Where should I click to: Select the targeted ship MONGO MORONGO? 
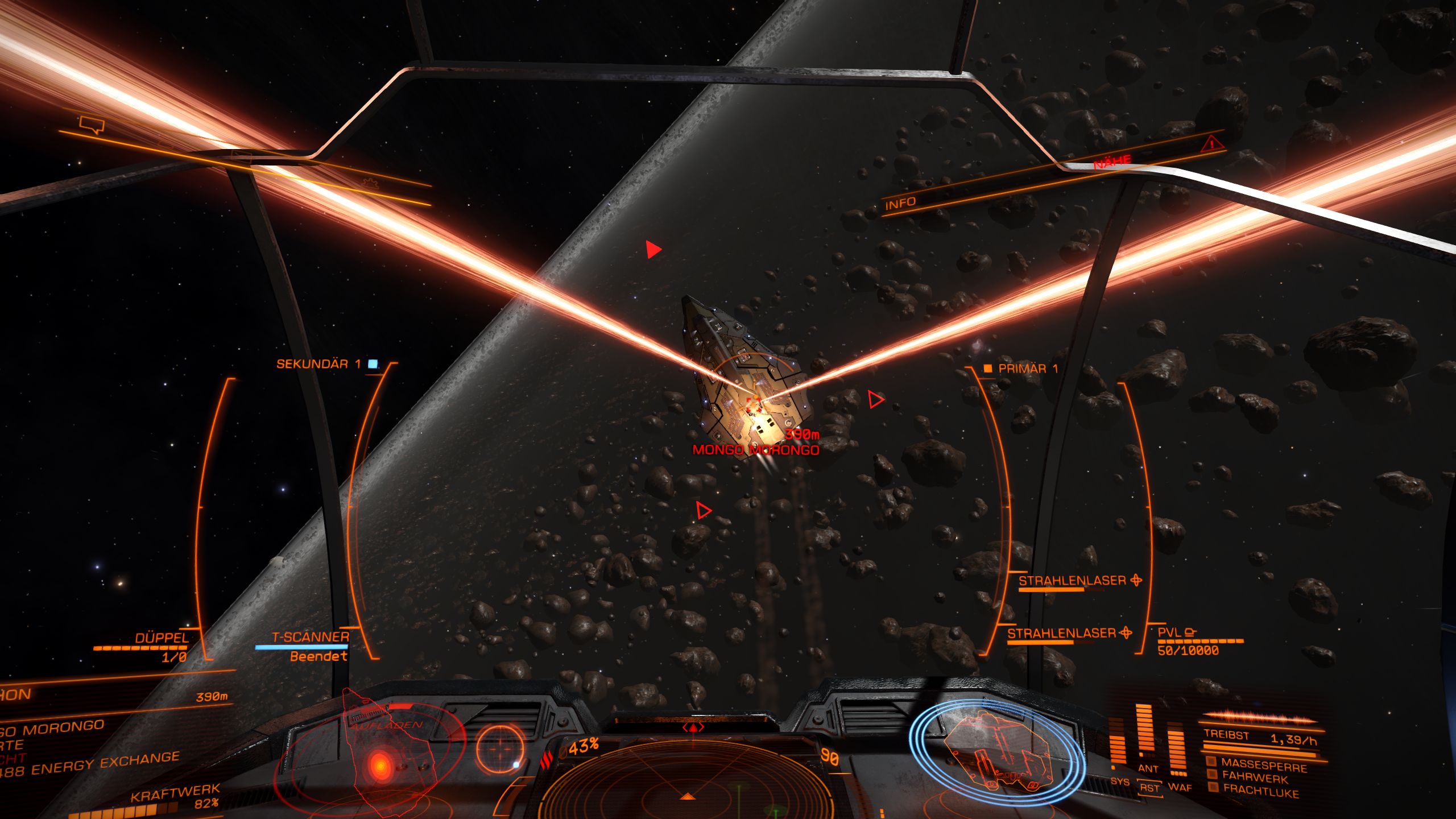point(755,450)
